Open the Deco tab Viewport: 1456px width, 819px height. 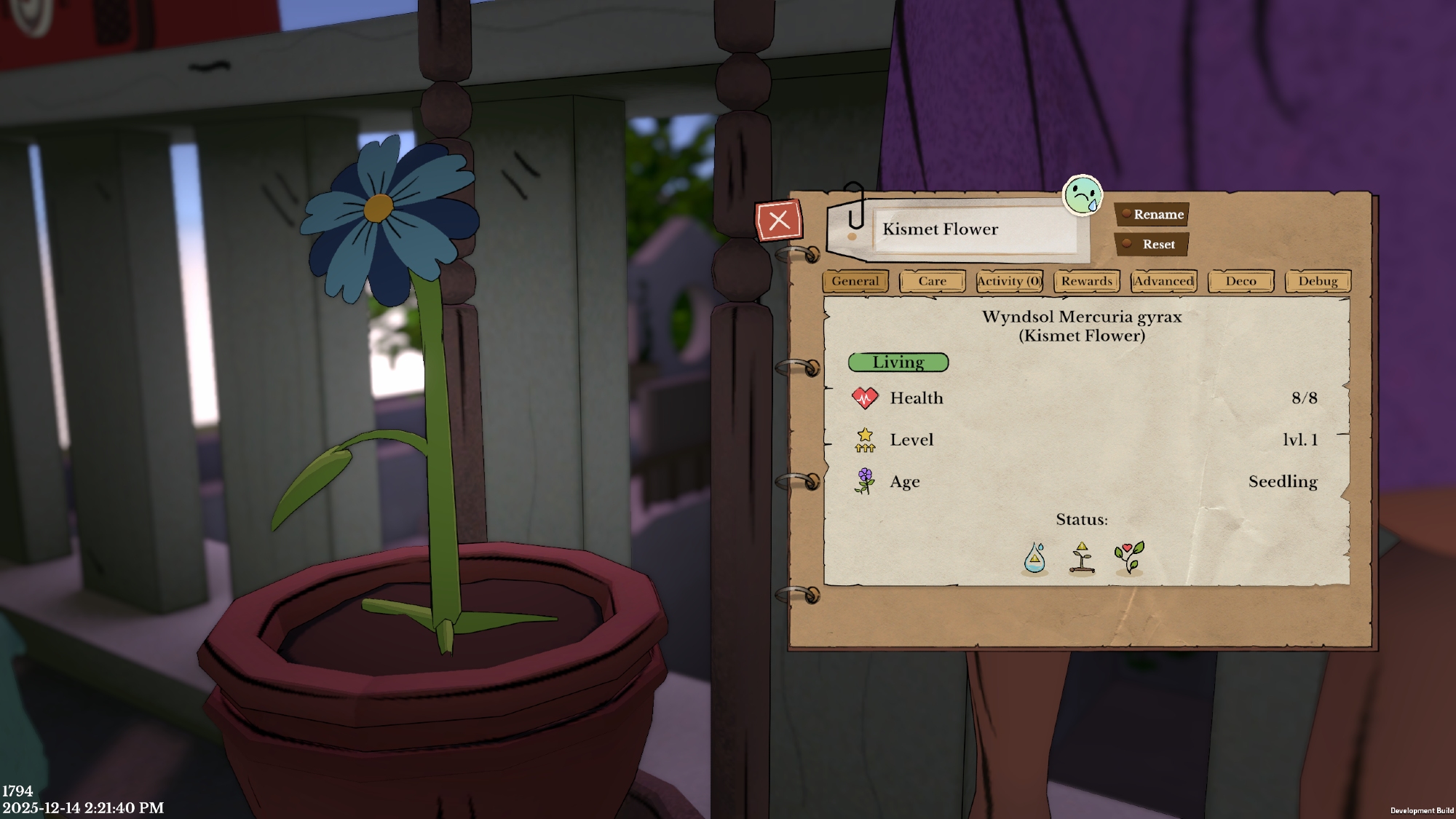click(x=1241, y=281)
